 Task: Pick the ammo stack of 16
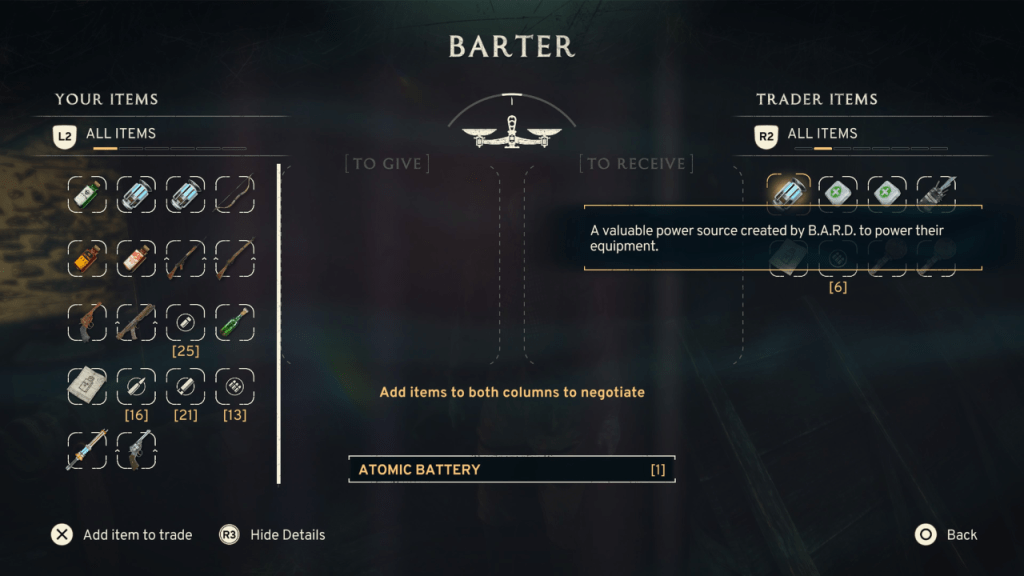coord(136,386)
